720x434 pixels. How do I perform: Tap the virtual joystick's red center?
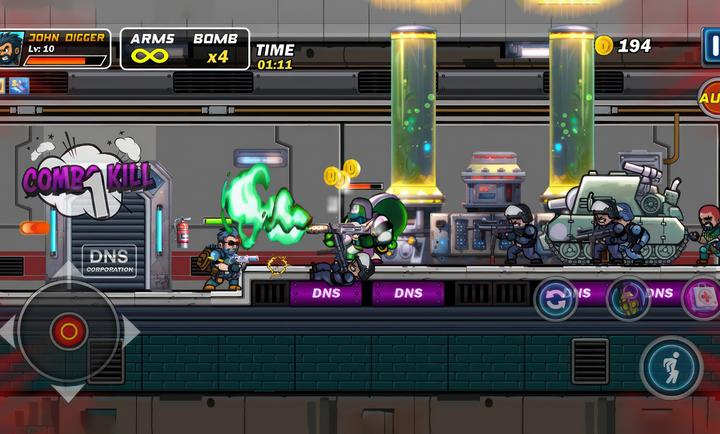(68, 330)
